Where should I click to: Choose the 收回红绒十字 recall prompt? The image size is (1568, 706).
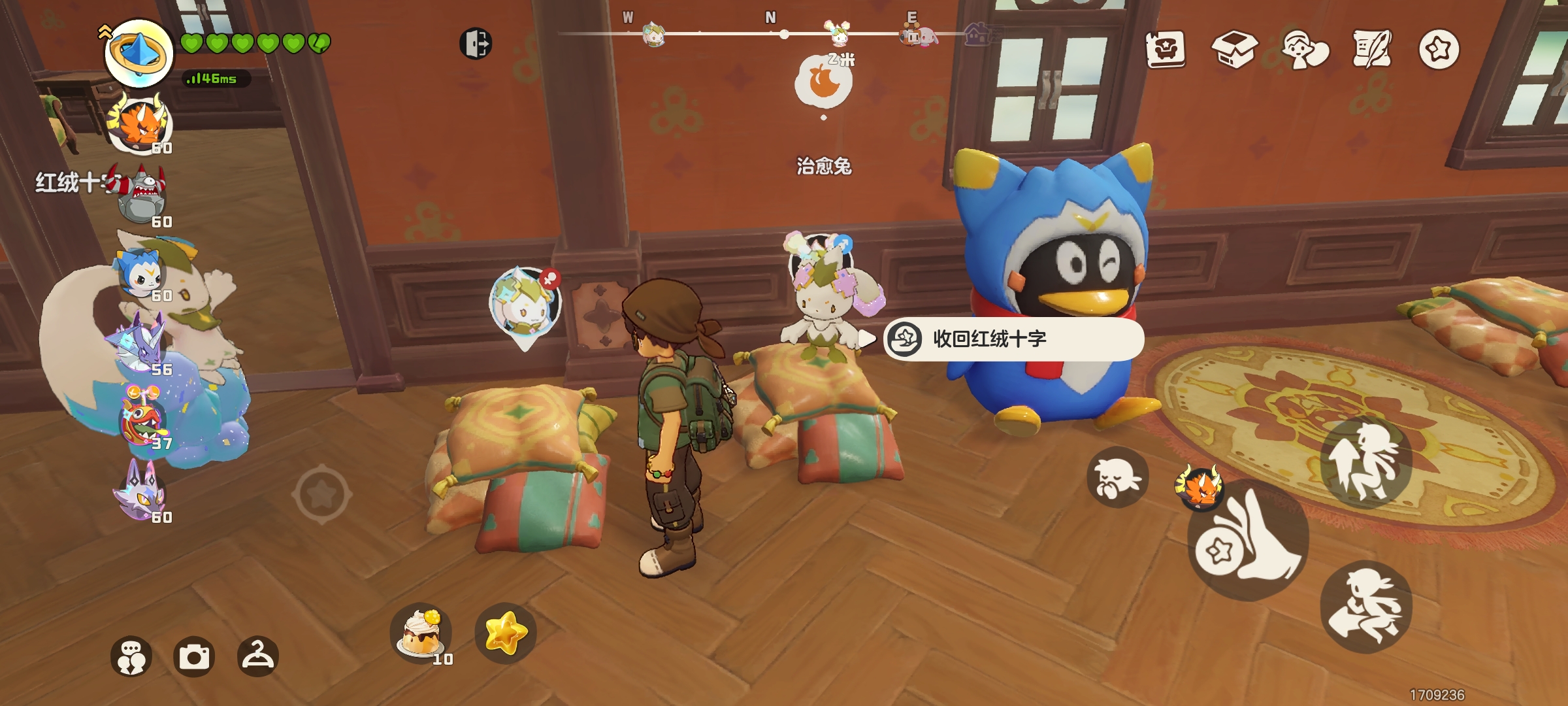pyautogui.click(x=1013, y=339)
